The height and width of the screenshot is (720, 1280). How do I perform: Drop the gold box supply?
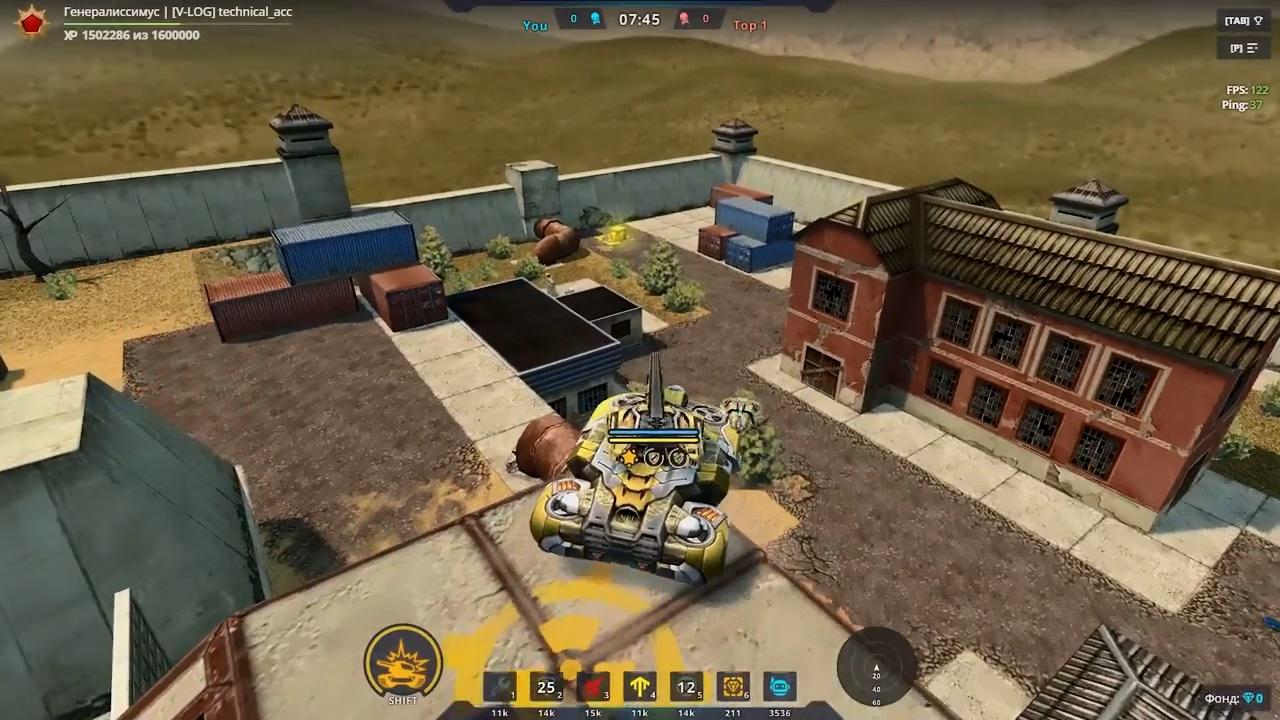point(733,688)
